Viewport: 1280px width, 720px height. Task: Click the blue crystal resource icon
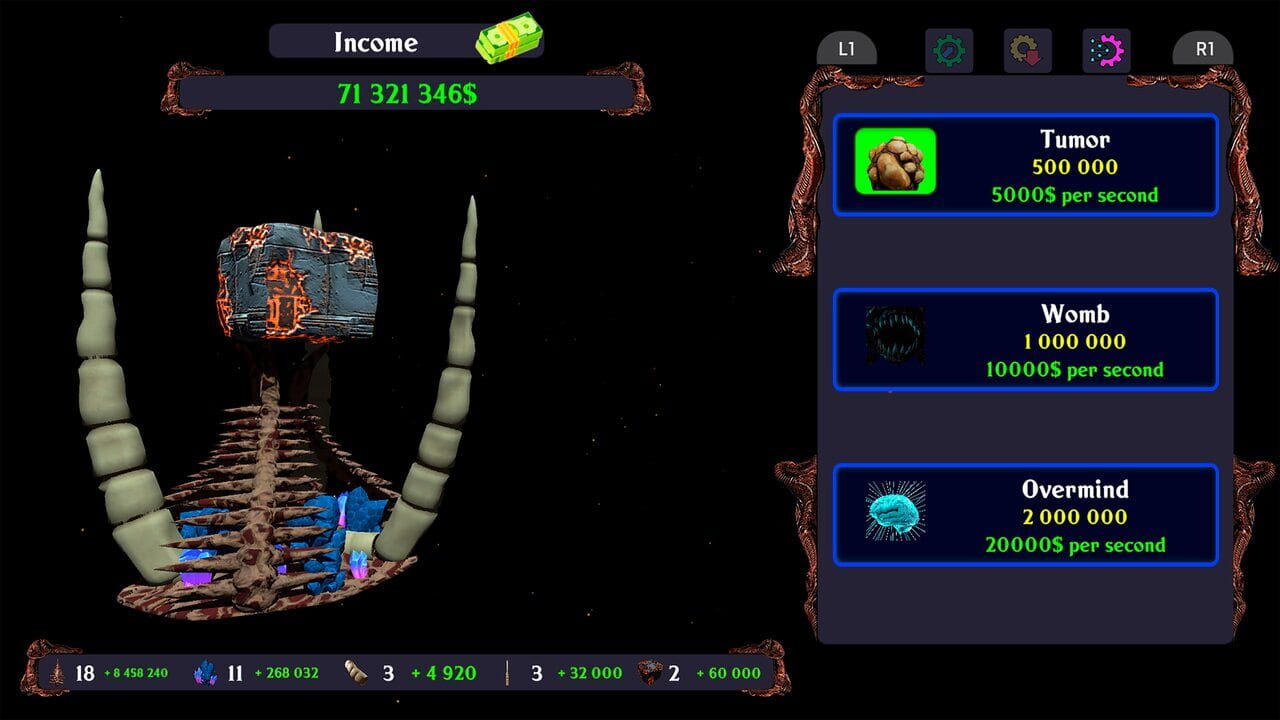point(207,672)
